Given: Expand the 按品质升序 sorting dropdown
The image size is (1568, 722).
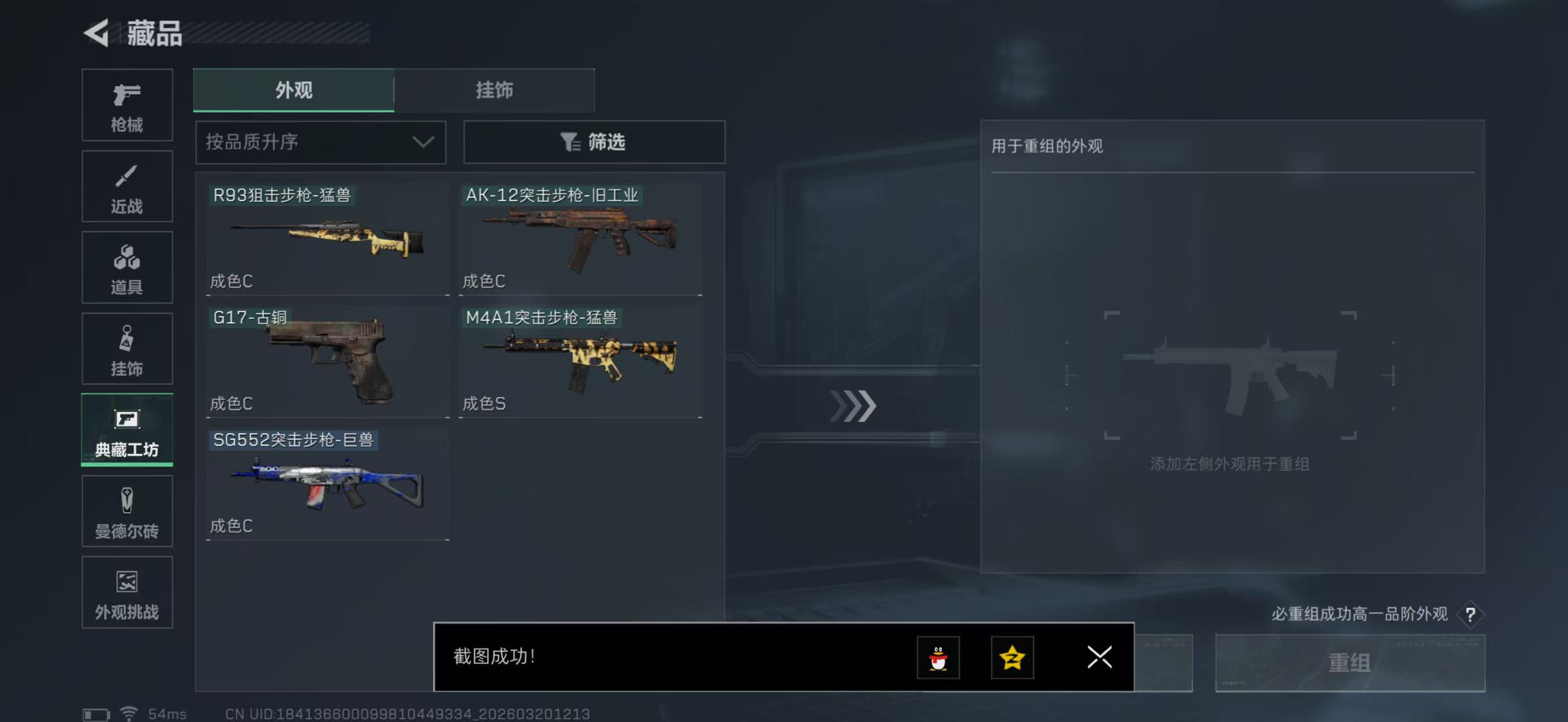Looking at the screenshot, I should pyautogui.click(x=320, y=142).
